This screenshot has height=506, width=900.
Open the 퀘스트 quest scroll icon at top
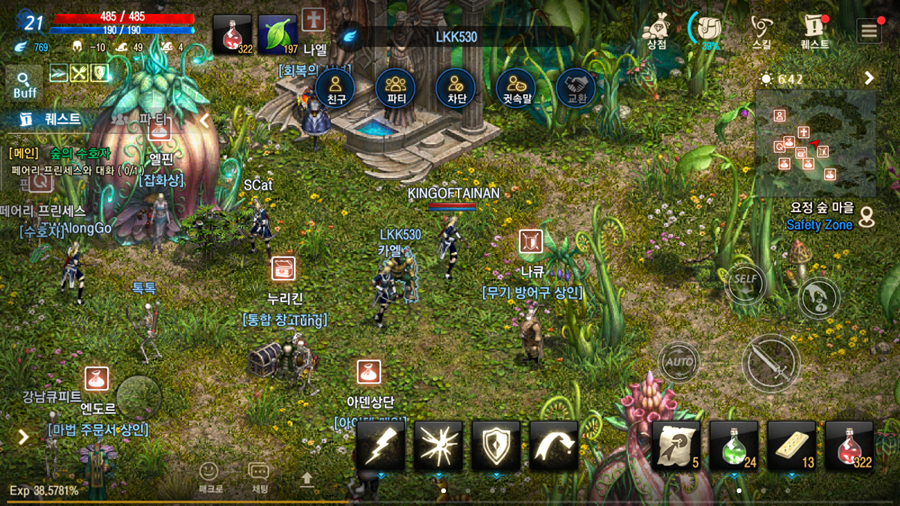click(x=814, y=31)
